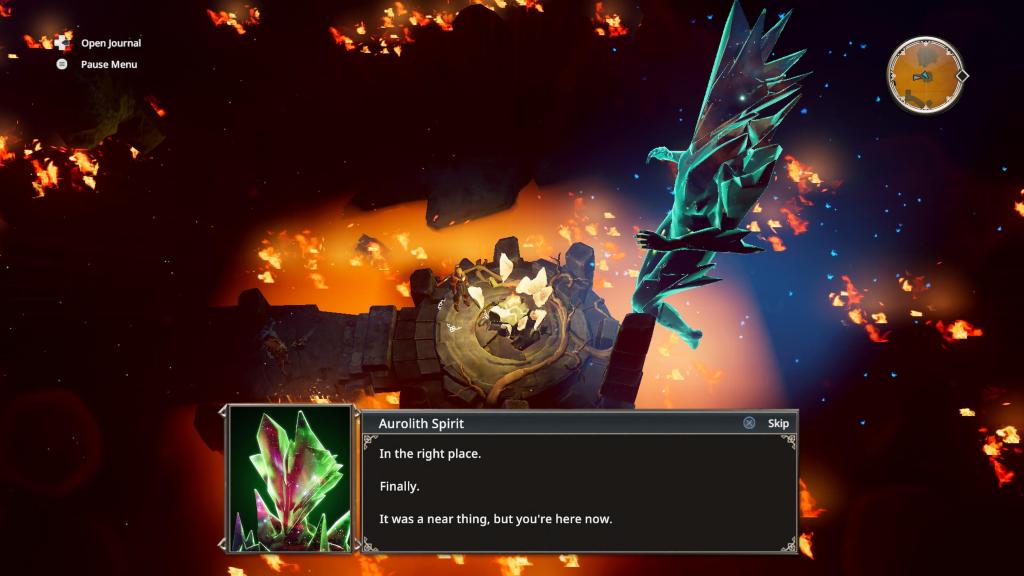
Task: Click the circular minimap
Action: 925,76
